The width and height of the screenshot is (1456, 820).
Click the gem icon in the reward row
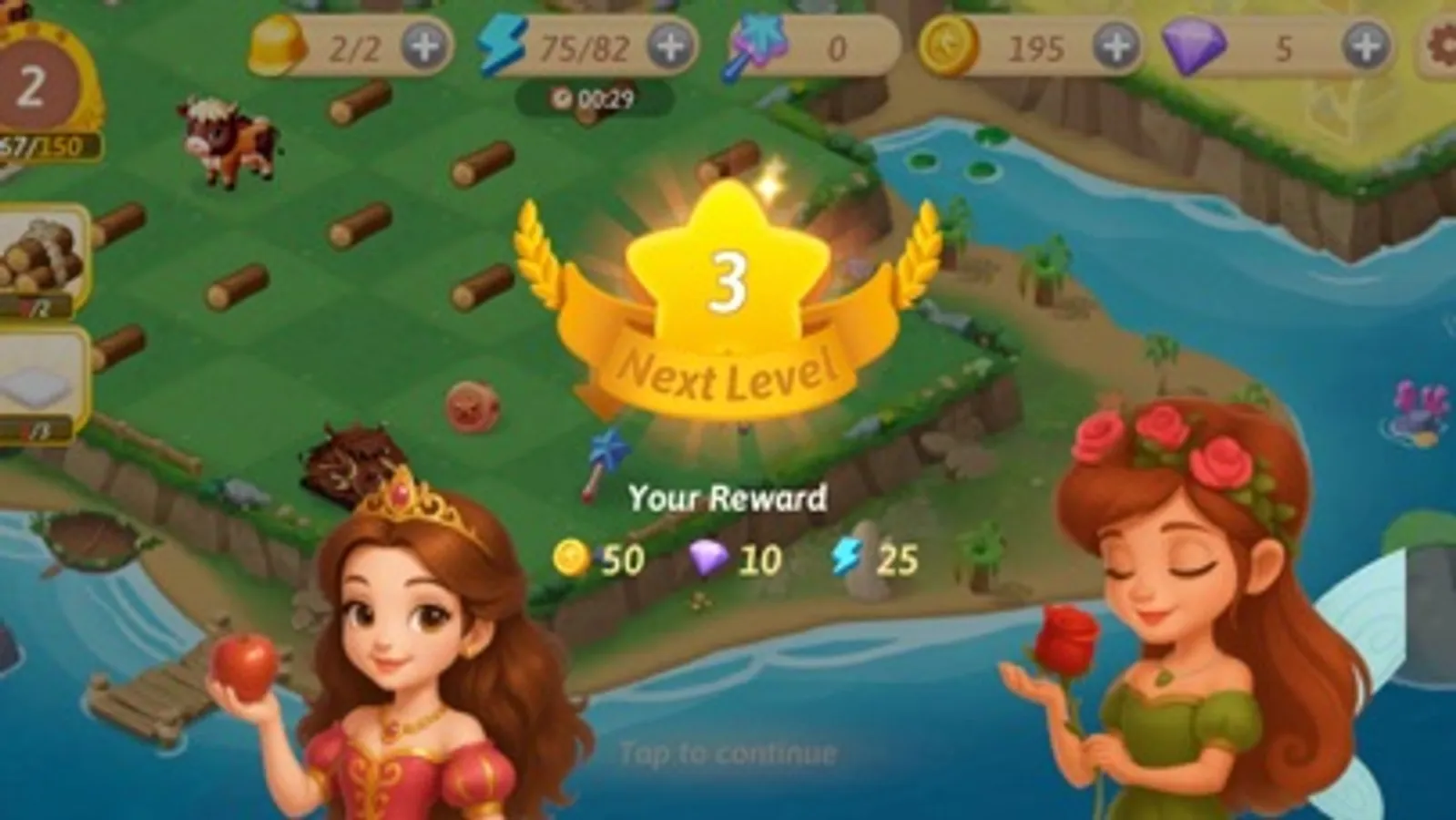[x=708, y=559]
